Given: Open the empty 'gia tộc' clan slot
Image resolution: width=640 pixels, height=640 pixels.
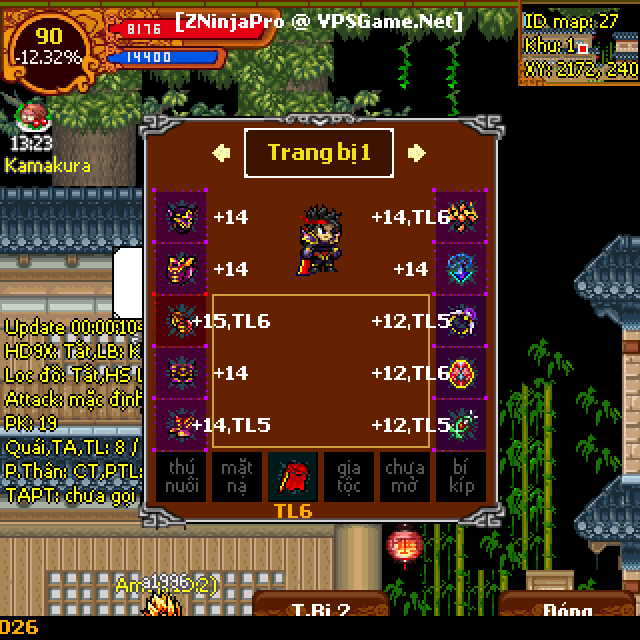Looking at the screenshot, I should click(349, 477).
